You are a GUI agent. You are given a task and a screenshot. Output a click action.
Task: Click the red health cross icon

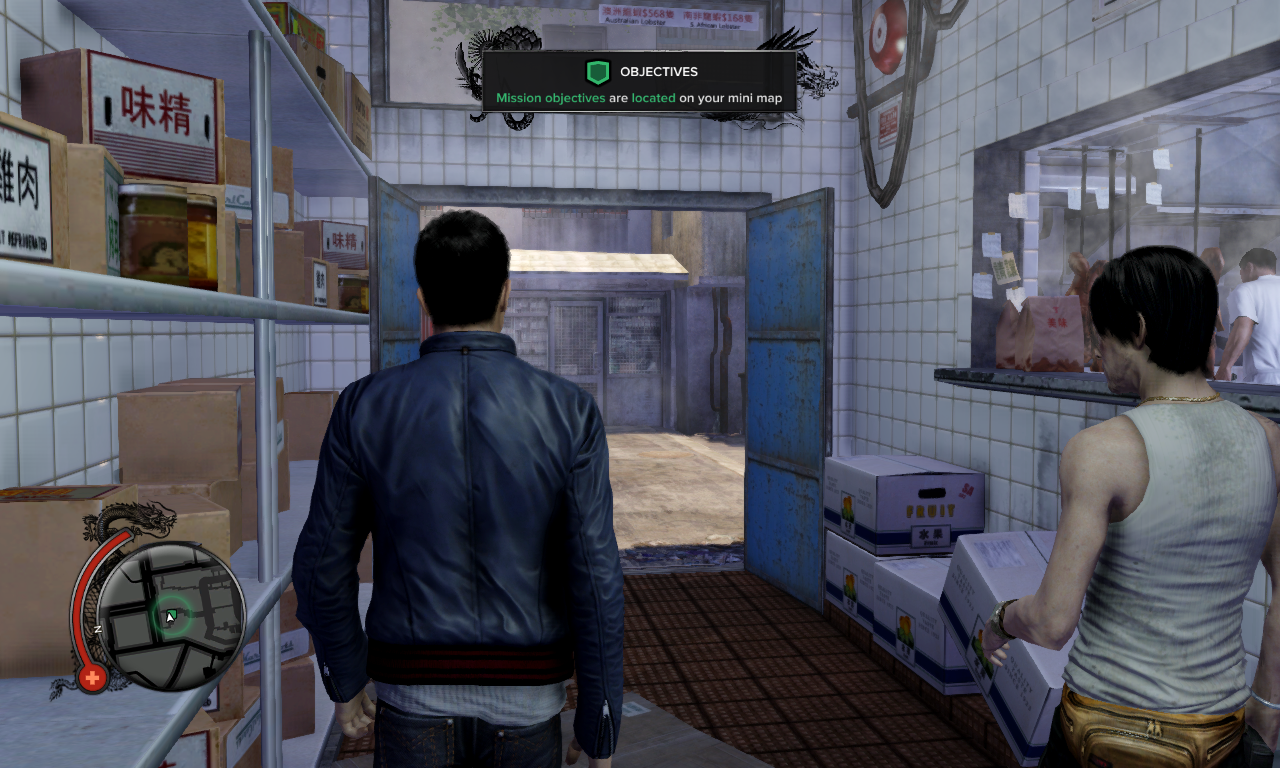[x=93, y=679]
